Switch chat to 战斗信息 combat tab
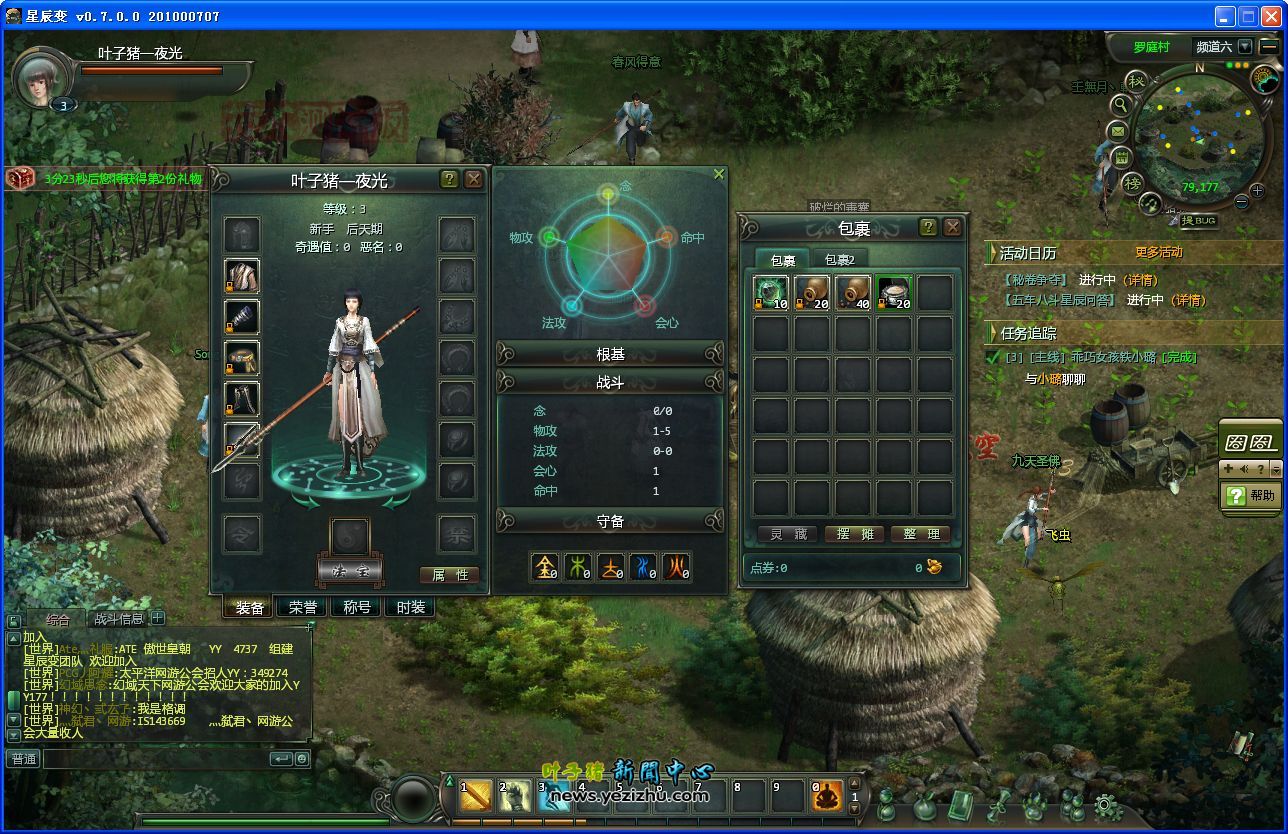Viewport: 1288px width, 834px height. click(118, 619)
